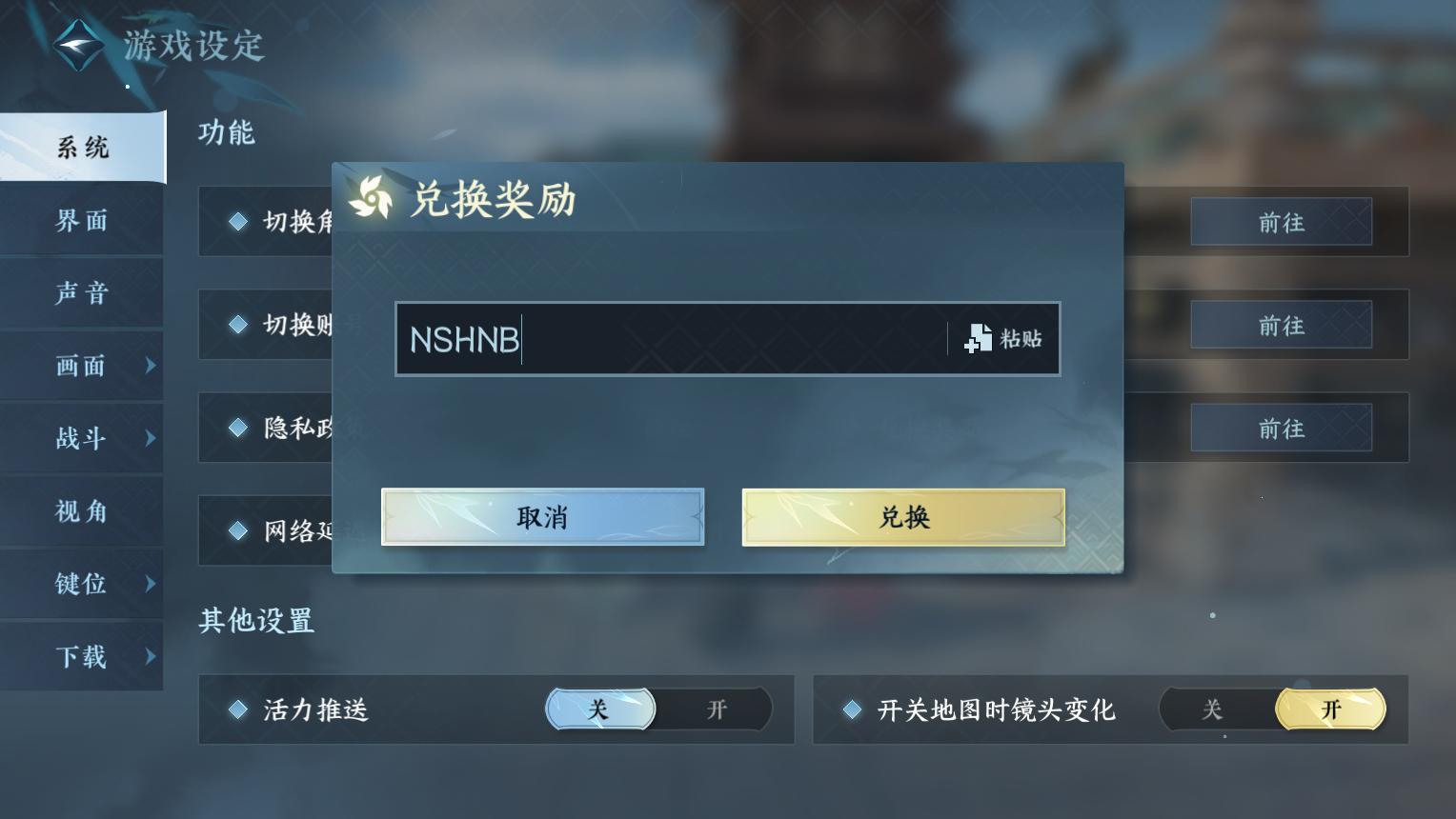
Task: Expand the 键位 settings section
Action: [x=82, y=584]
